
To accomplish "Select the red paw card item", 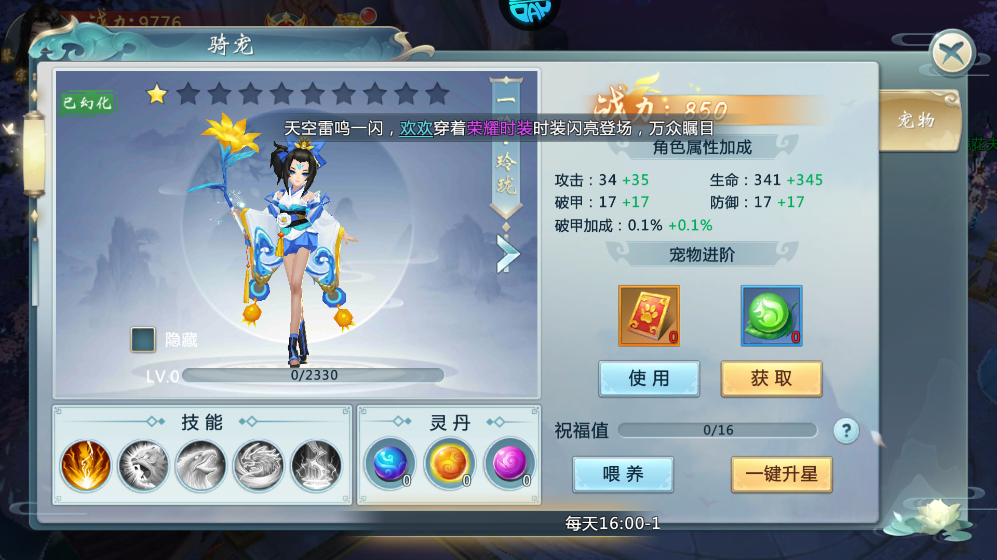I will (648, 316).
